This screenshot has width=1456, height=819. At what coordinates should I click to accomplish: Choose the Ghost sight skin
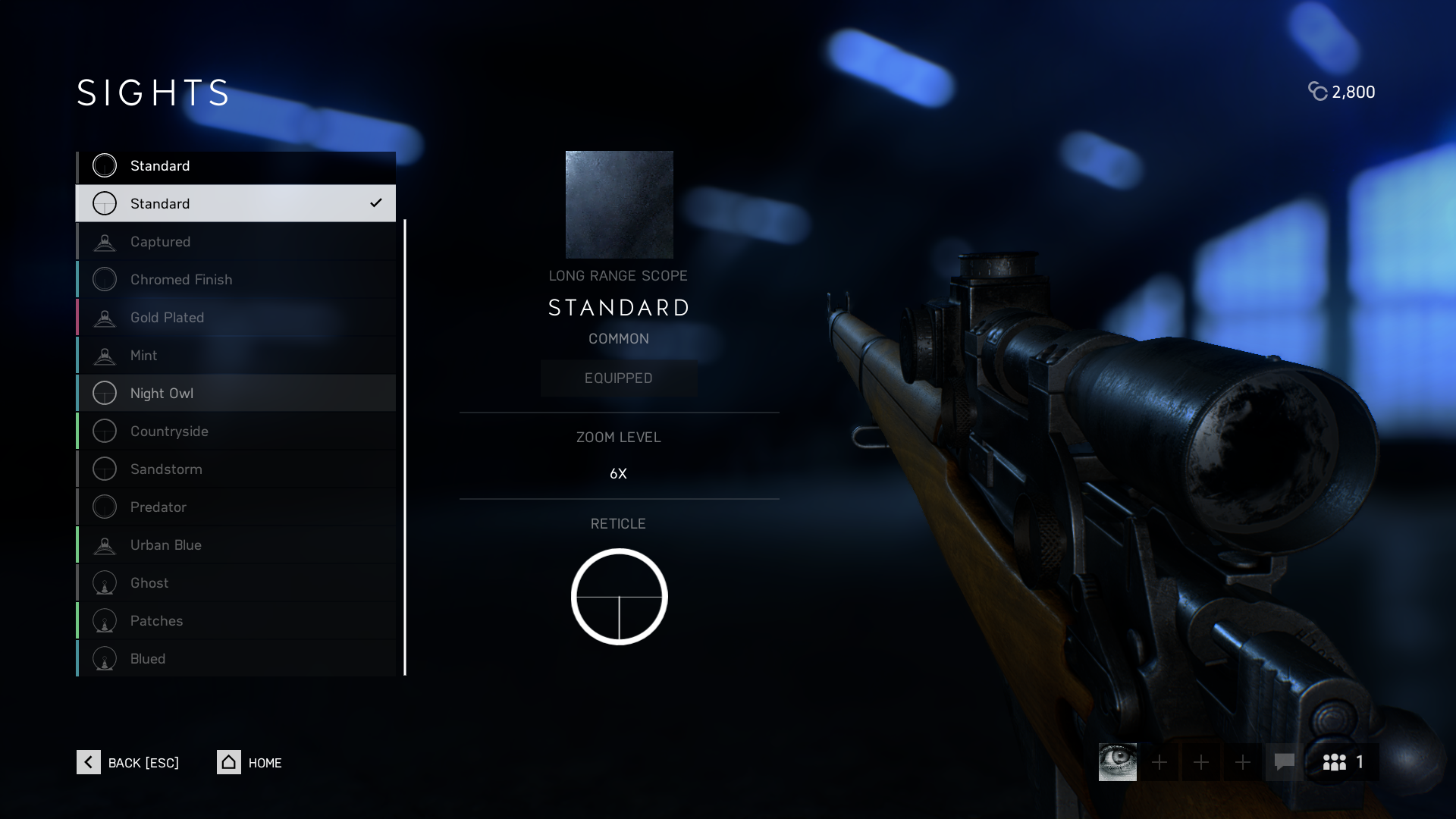(236, 582)
